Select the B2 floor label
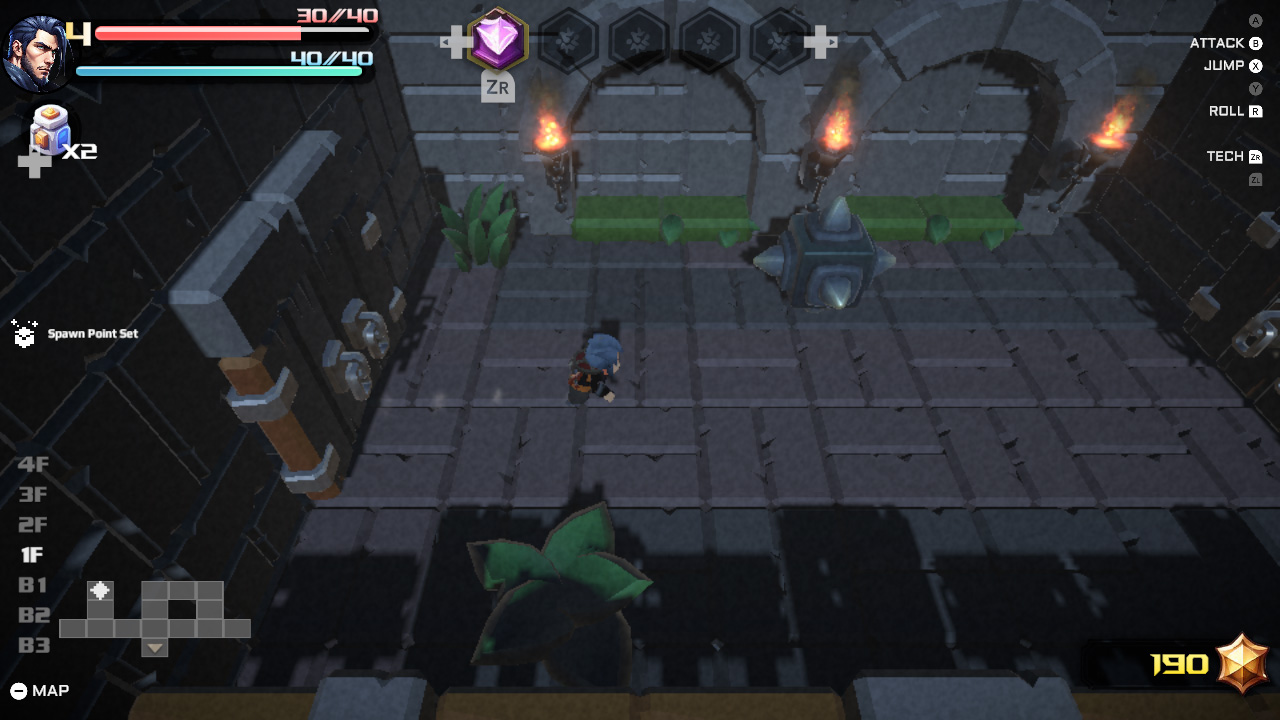This screenshot has width=1280, height=720. 33,615
